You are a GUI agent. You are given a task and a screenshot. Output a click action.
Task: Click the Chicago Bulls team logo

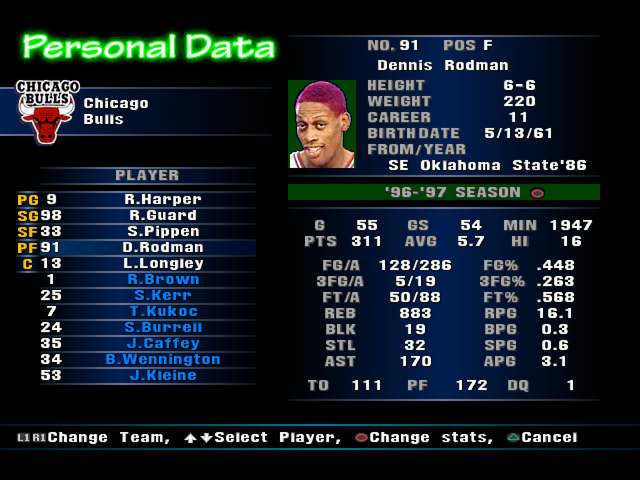pos(47,111)
